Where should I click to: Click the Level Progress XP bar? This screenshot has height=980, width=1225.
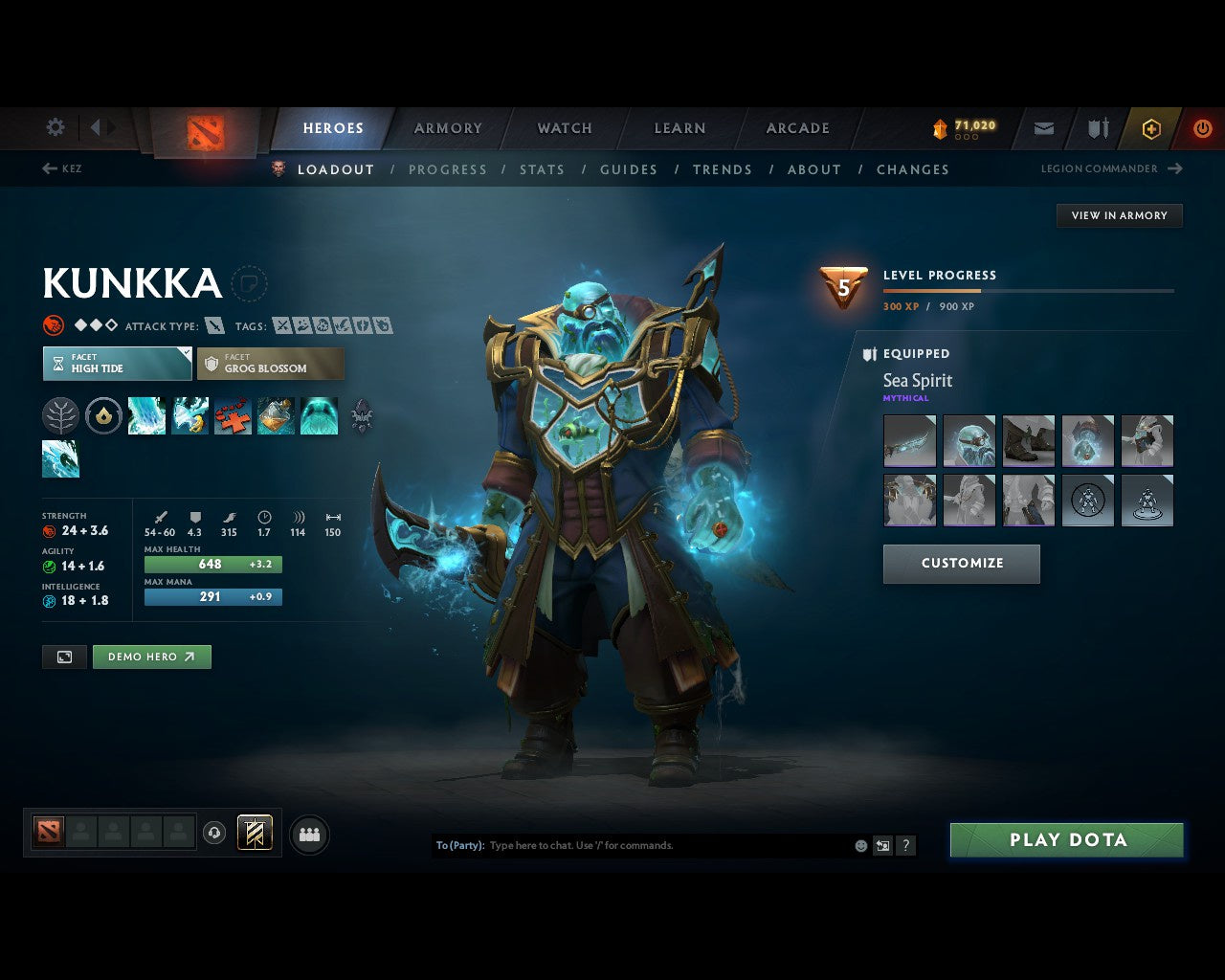pos(1029,291)
